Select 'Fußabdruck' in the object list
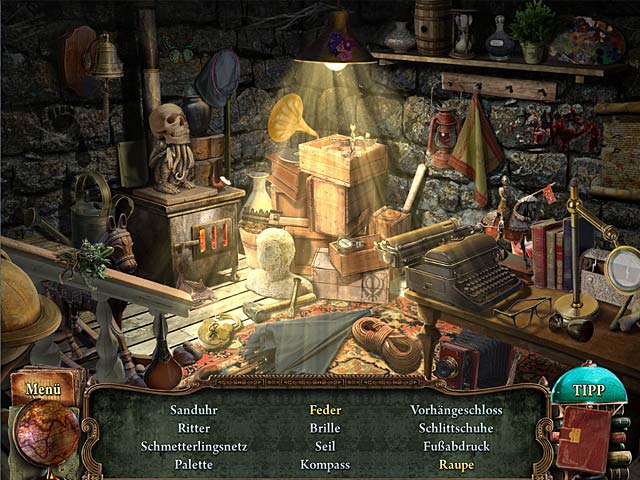This screenshot has height=480, width=640. (456, 446)
